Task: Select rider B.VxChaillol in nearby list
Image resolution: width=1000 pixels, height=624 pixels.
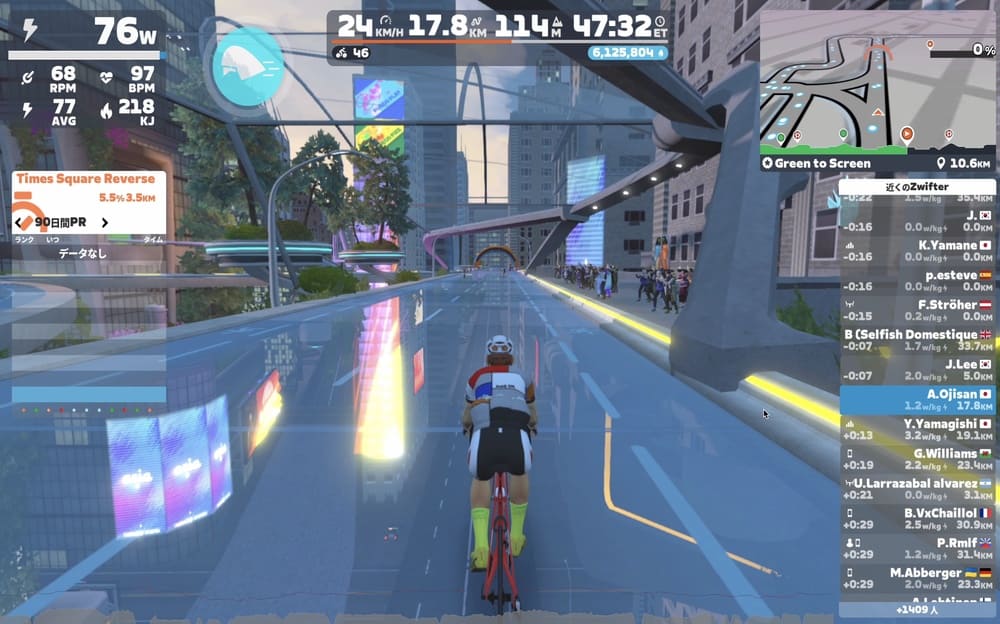Action: tap(918, 519)
